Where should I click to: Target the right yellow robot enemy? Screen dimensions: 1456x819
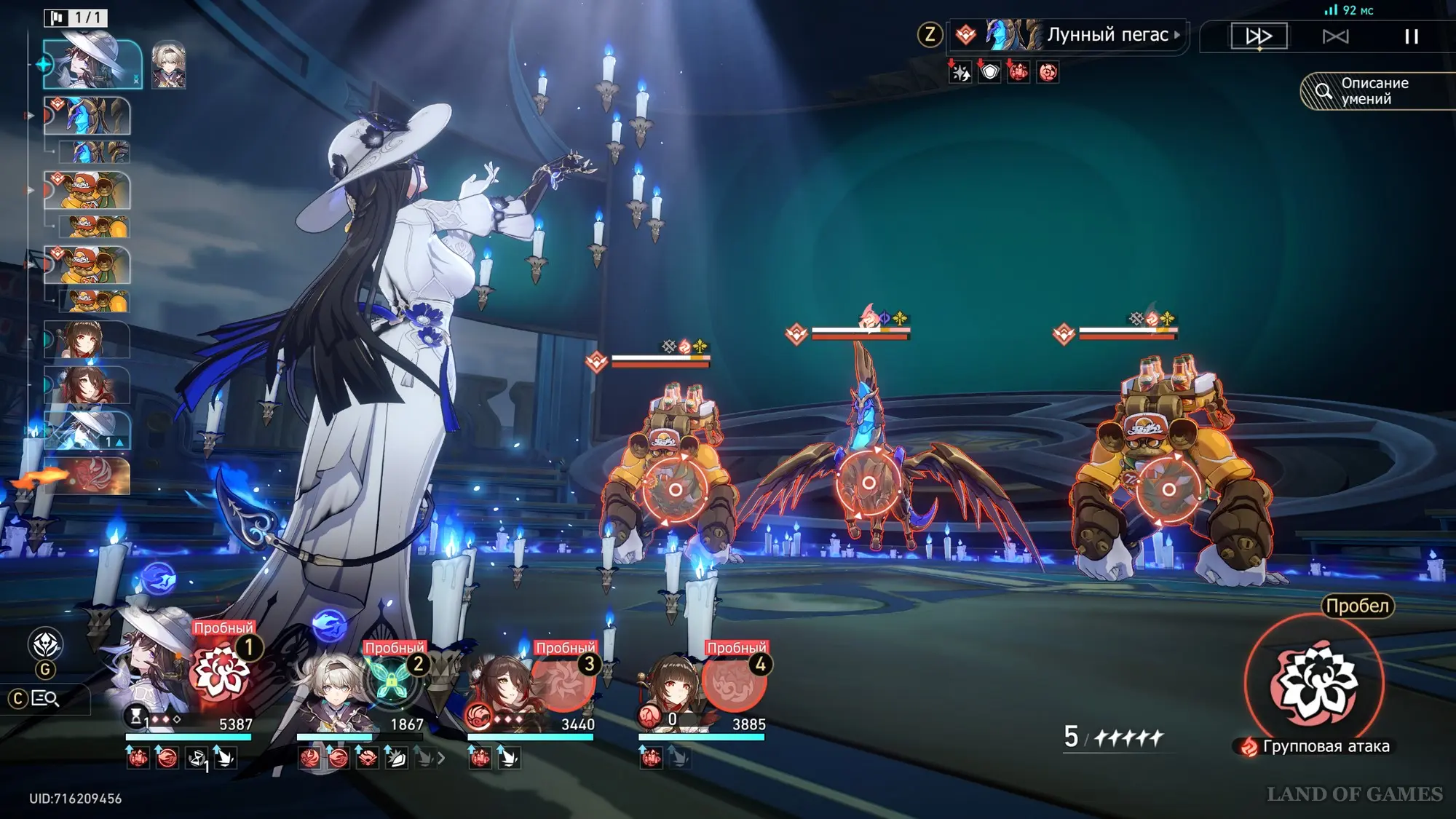1168,489
